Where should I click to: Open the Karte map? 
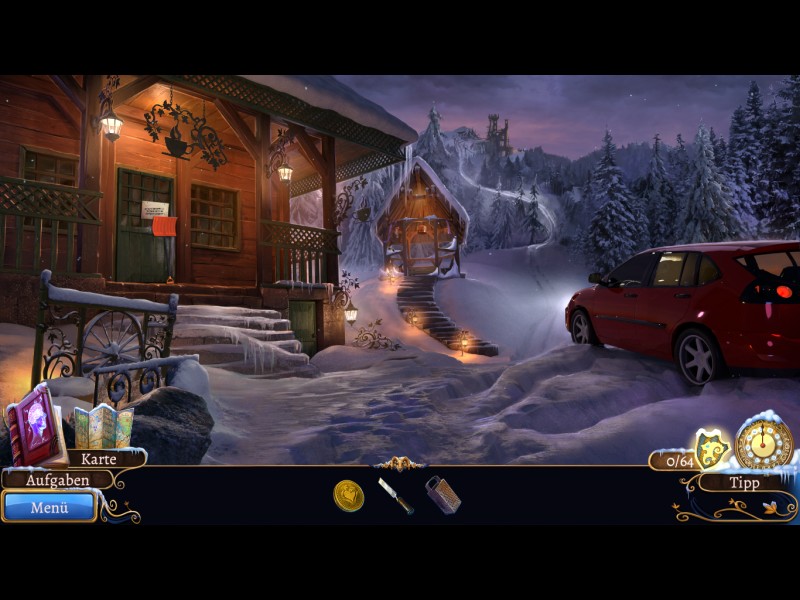(98, 459)
